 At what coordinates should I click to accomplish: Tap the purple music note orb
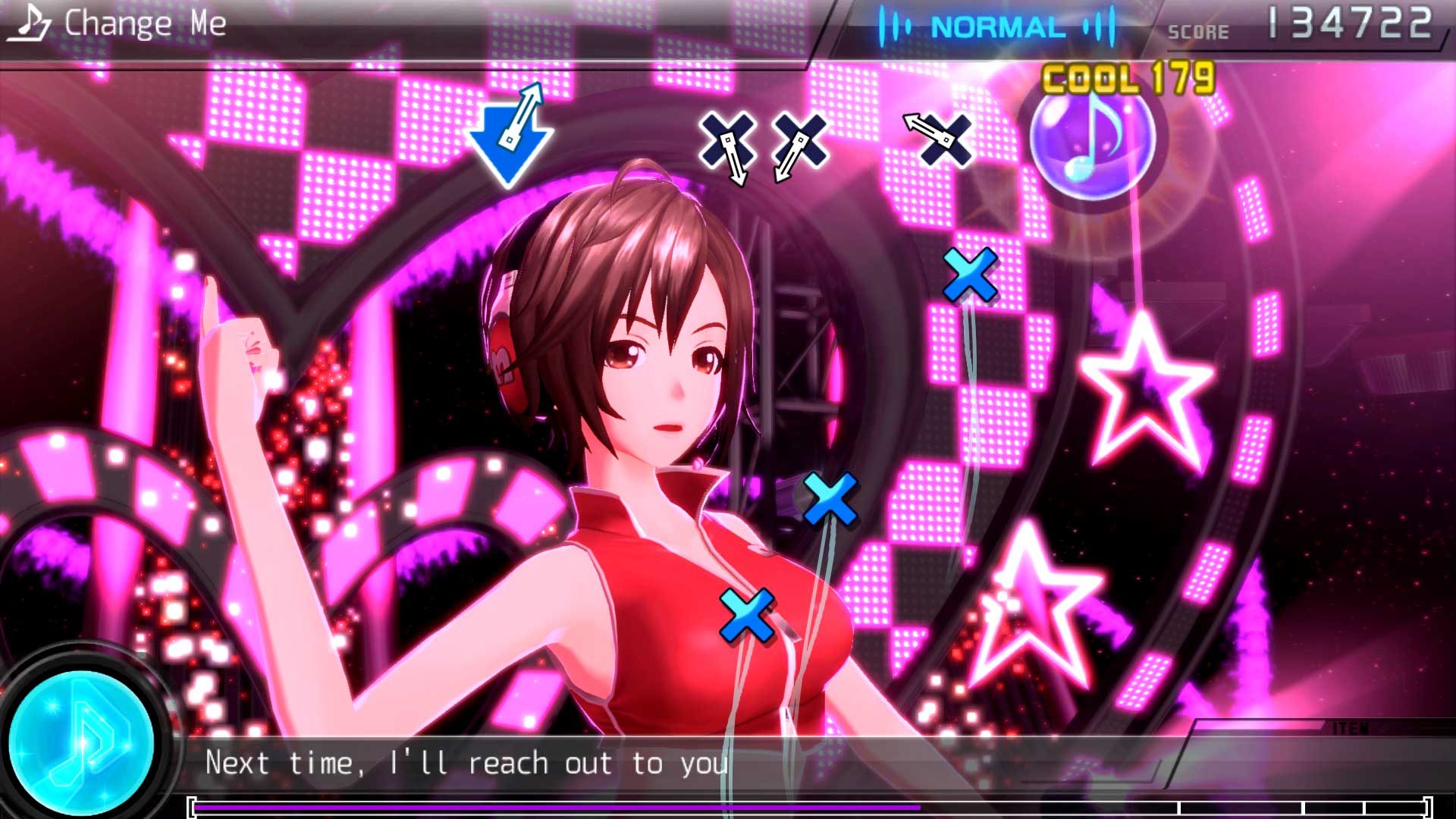tap(1092, 139)
